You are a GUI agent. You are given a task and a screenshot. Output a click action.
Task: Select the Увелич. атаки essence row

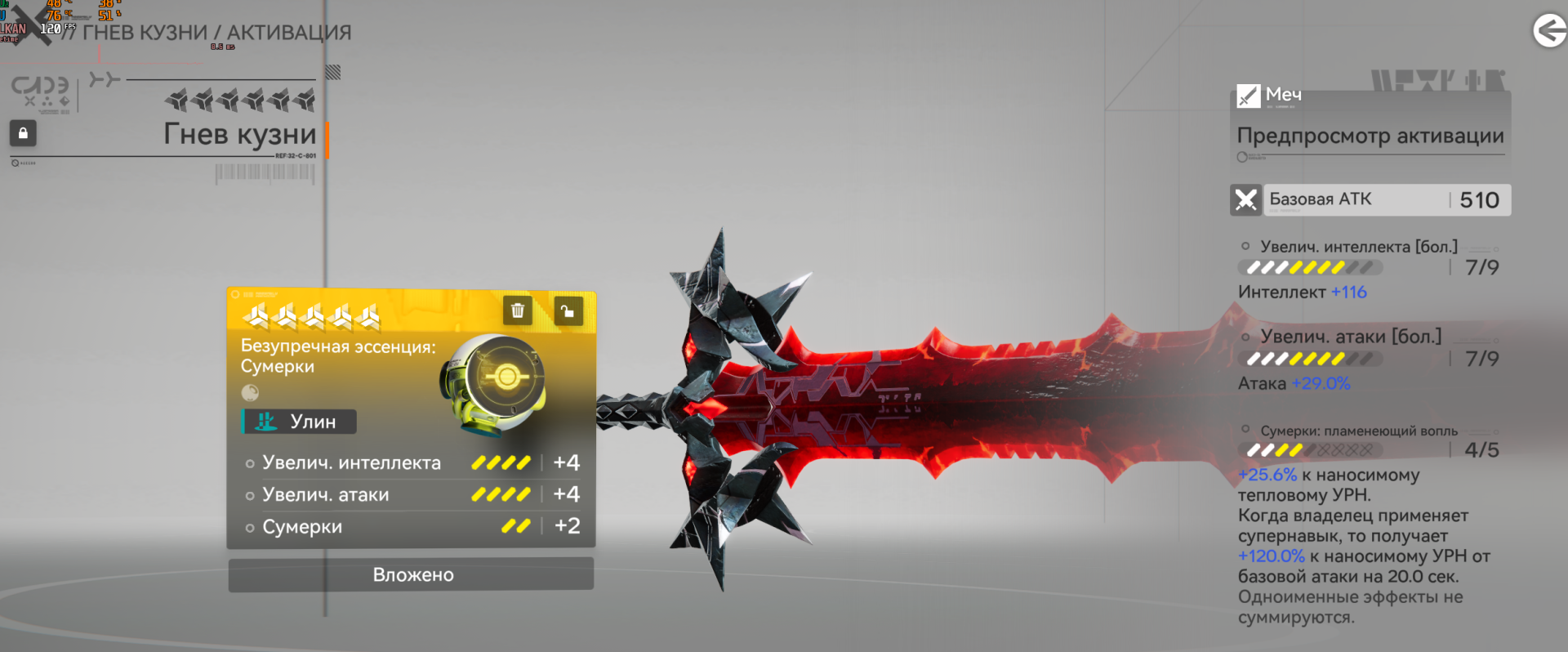pos(412,494)
